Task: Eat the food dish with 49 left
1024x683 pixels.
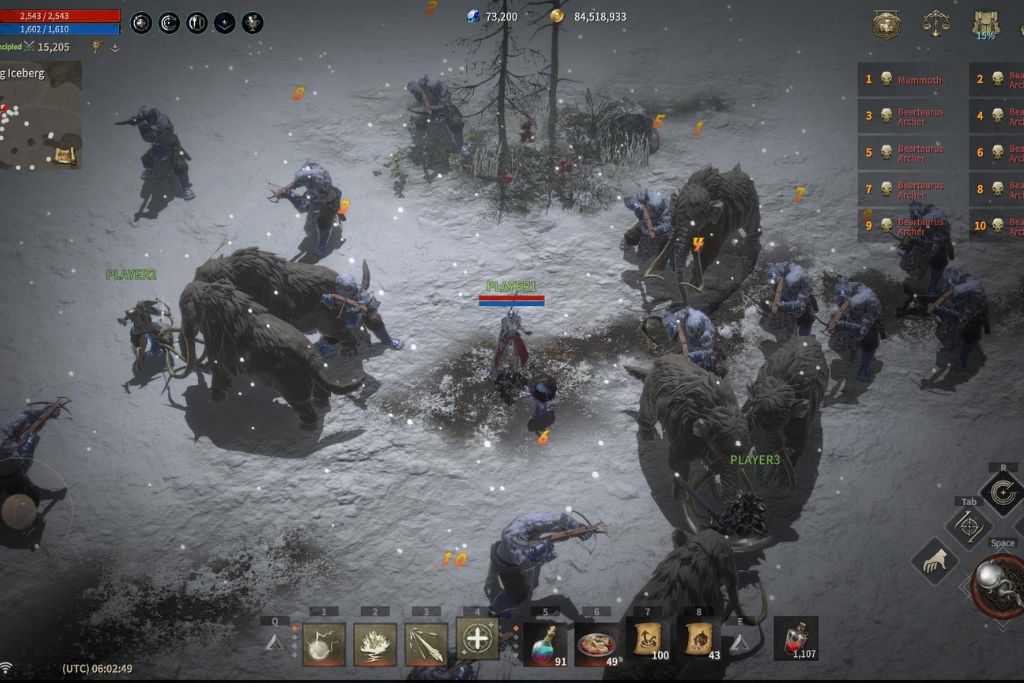Action: click(x=596, y=644)
